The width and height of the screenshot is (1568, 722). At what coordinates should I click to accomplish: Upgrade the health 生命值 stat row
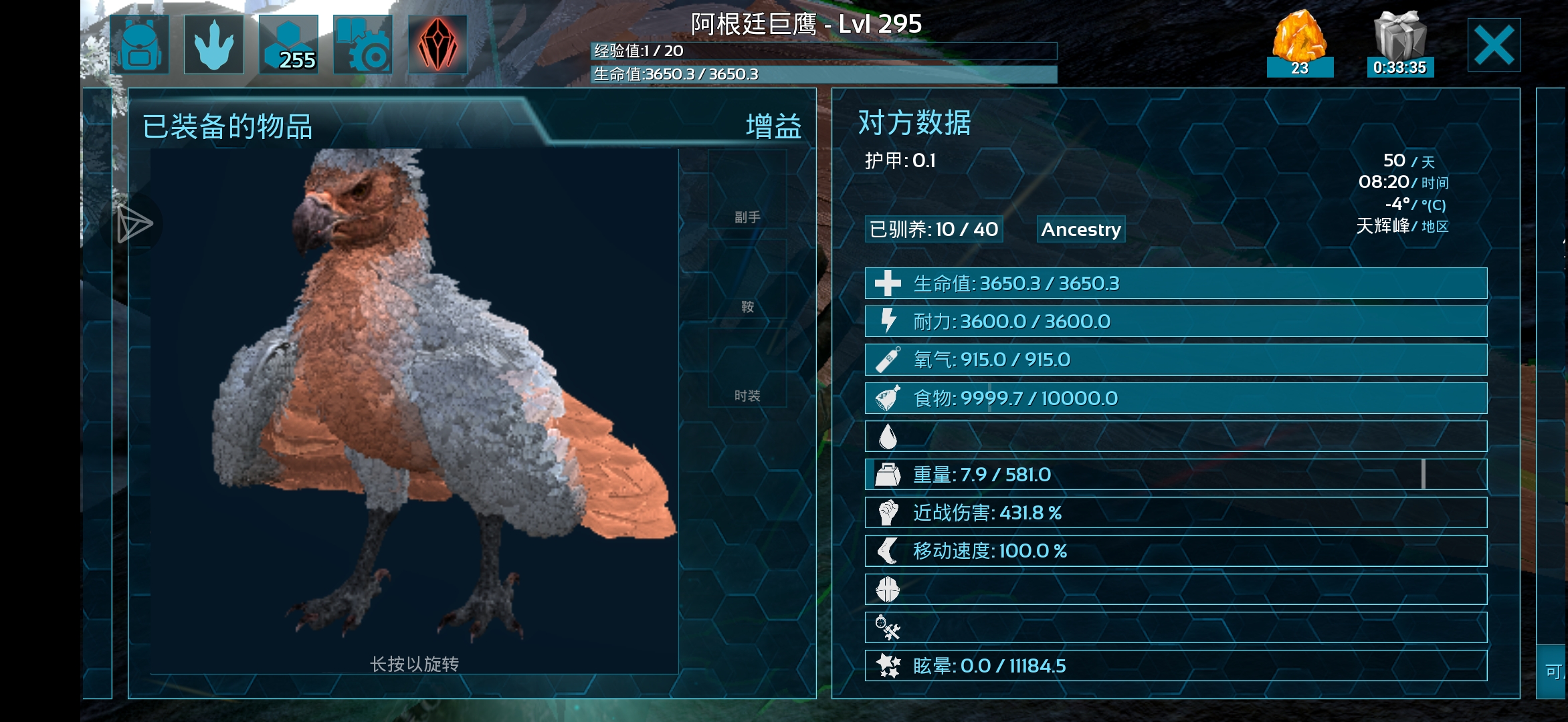click(1175, 283)
